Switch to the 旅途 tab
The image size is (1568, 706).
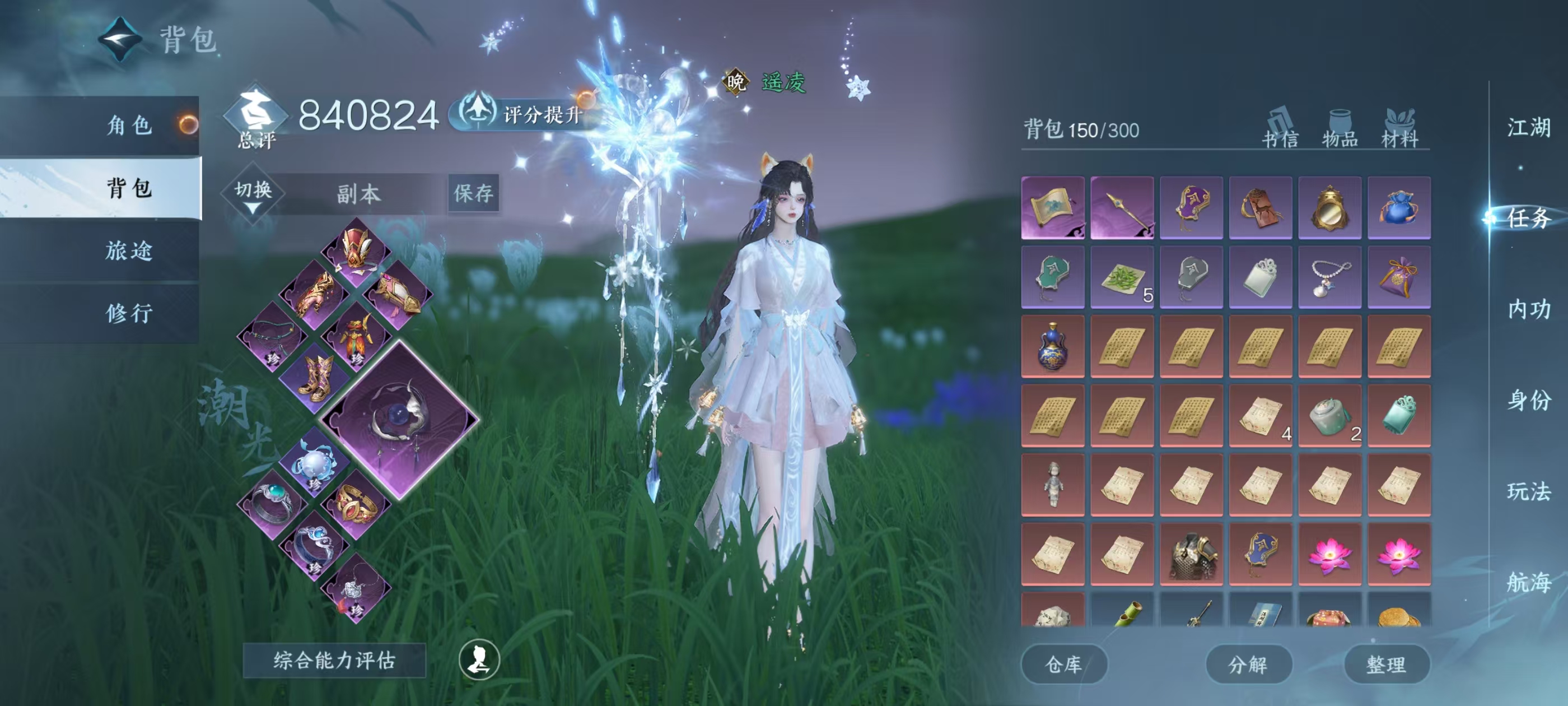128,250
